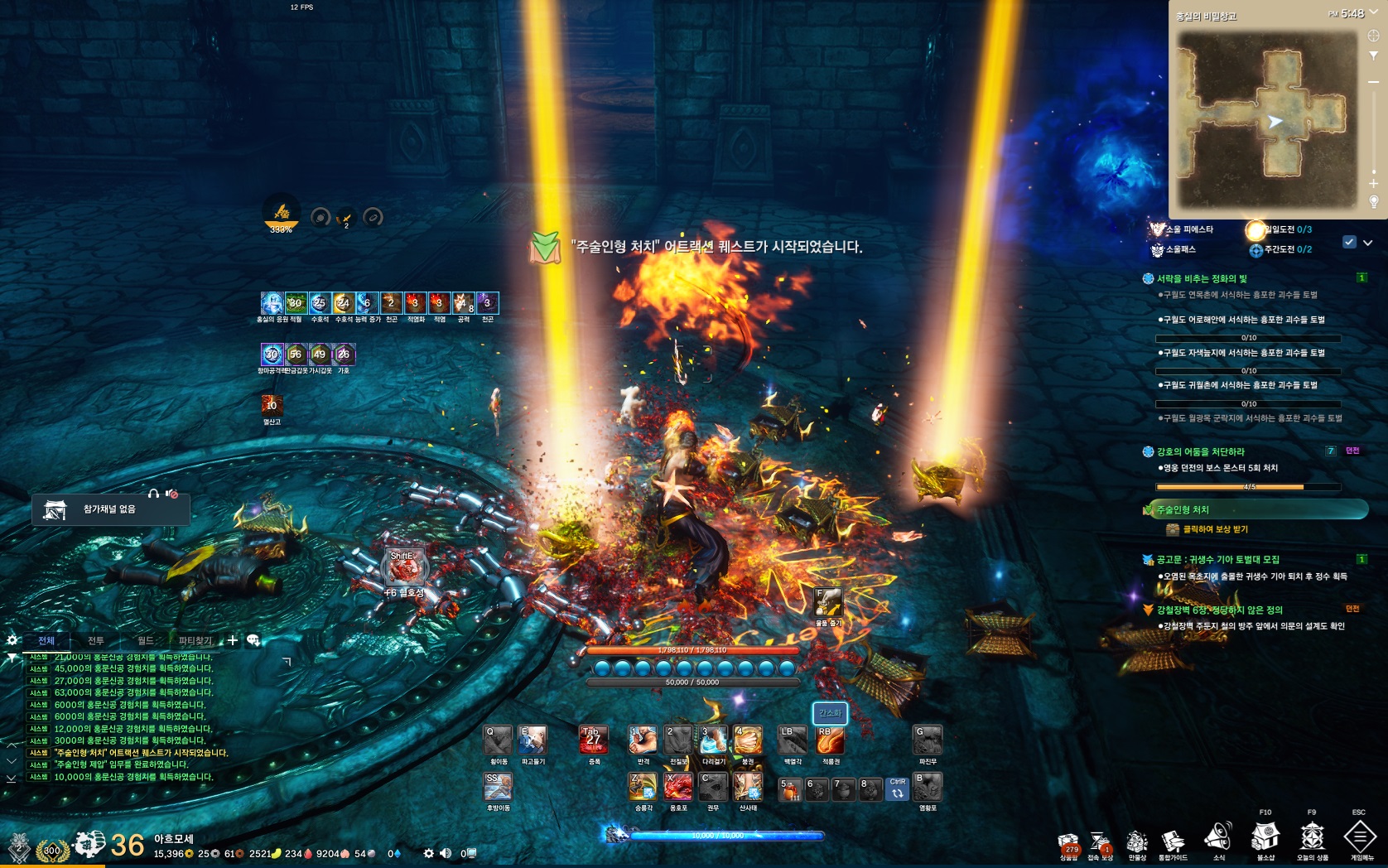Open the 불소샵 store icon
1388x868 pixels.
tap(1265, 837)
